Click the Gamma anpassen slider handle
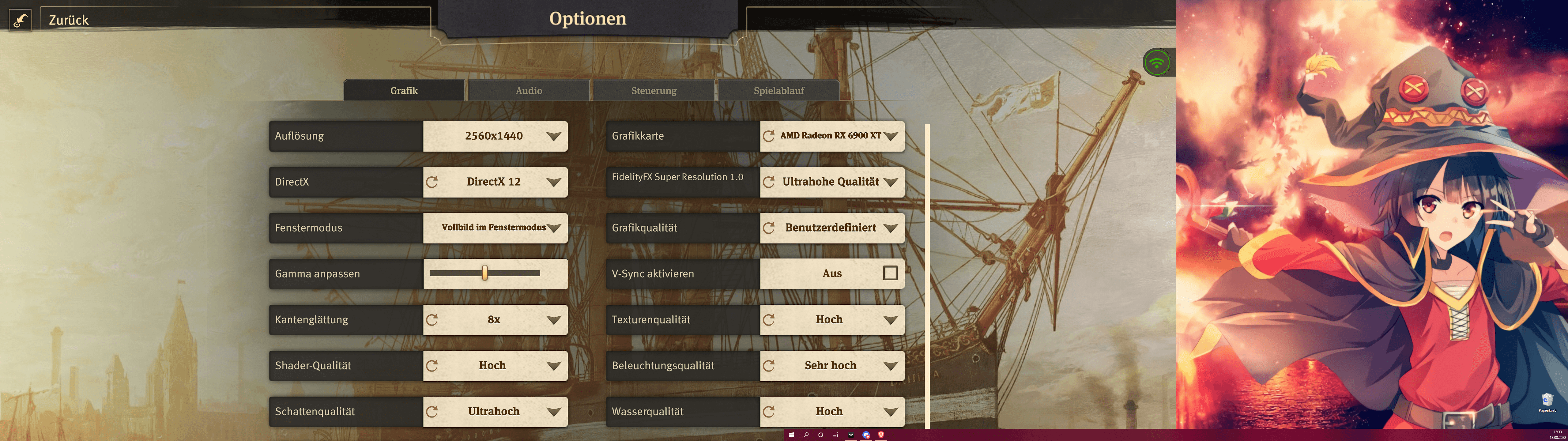The image size is (1568, 441). click(x=484, y=273)
